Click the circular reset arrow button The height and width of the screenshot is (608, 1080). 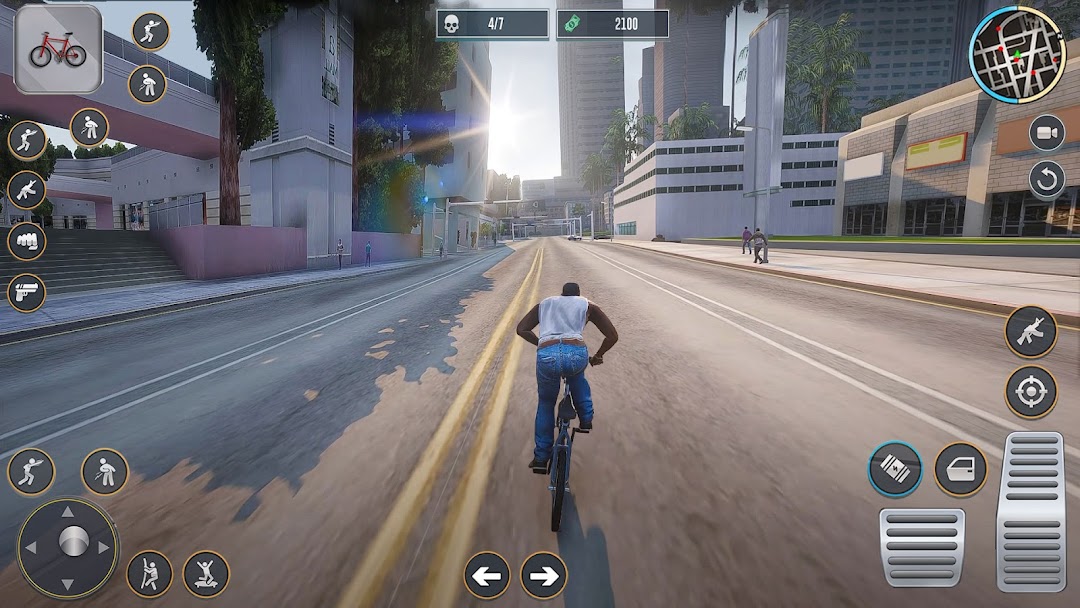point(1047,180)
